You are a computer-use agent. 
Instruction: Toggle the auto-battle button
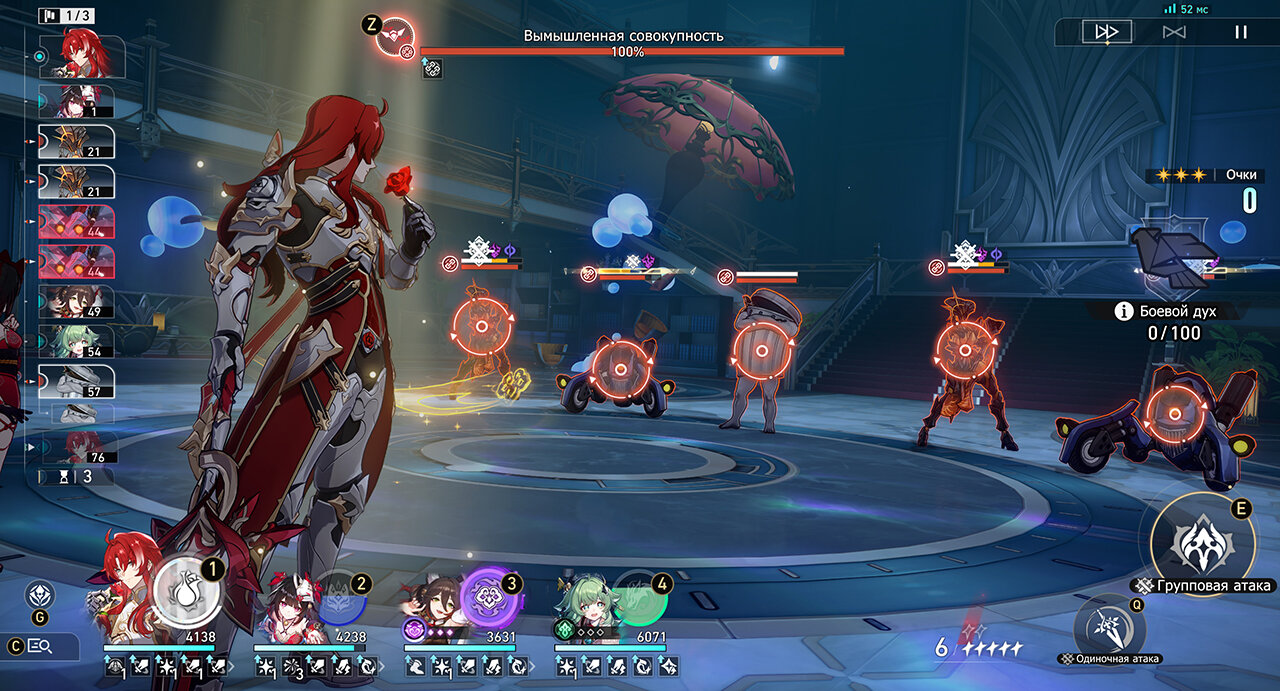[x=1174, y=32]
